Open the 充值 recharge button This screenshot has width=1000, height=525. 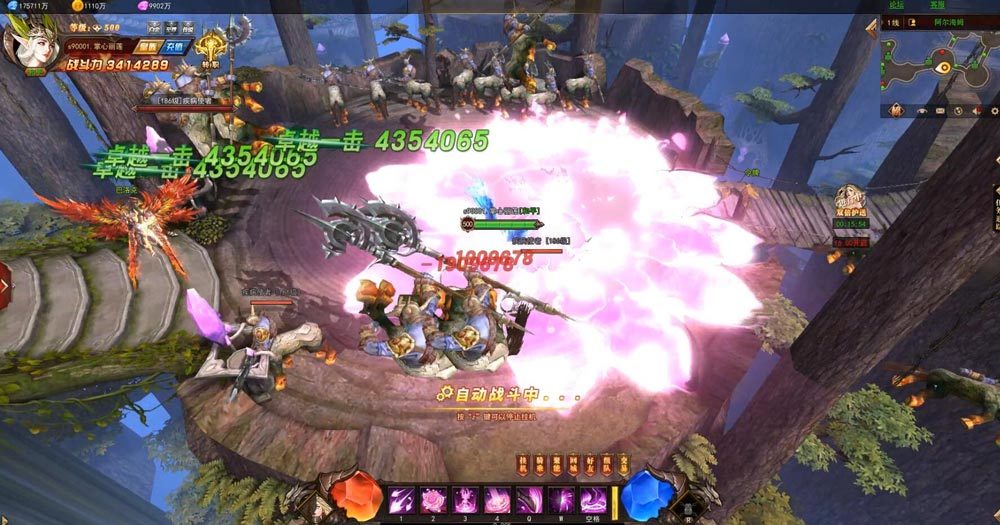176,46
